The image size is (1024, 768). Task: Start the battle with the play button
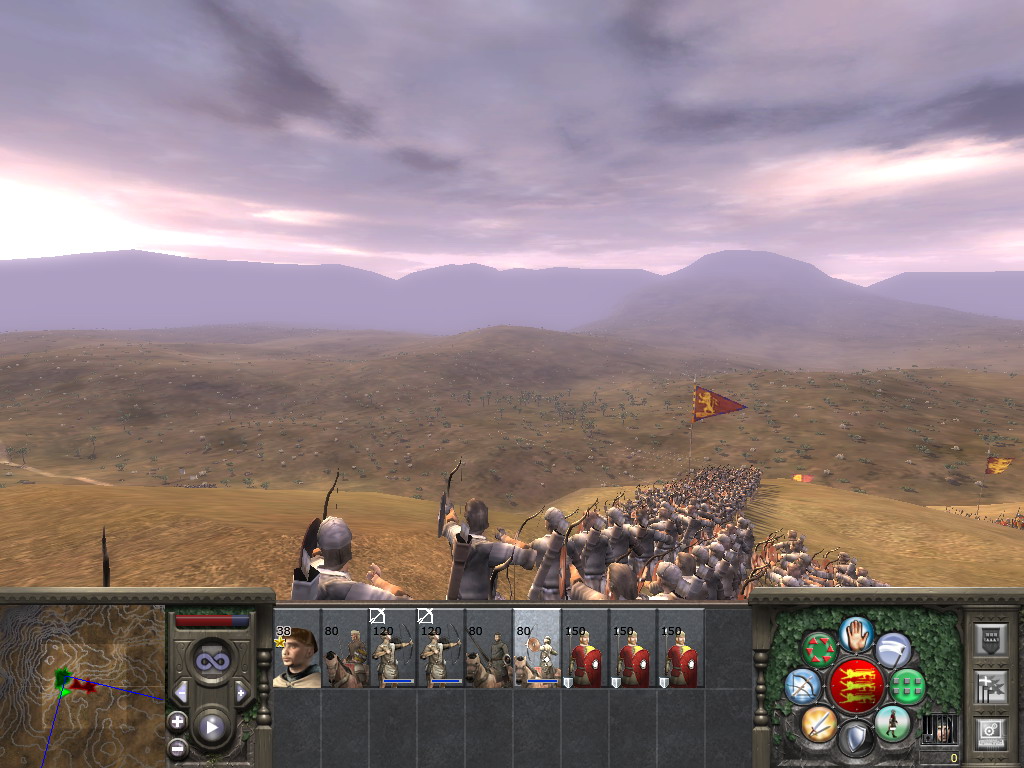coord(211,727)
